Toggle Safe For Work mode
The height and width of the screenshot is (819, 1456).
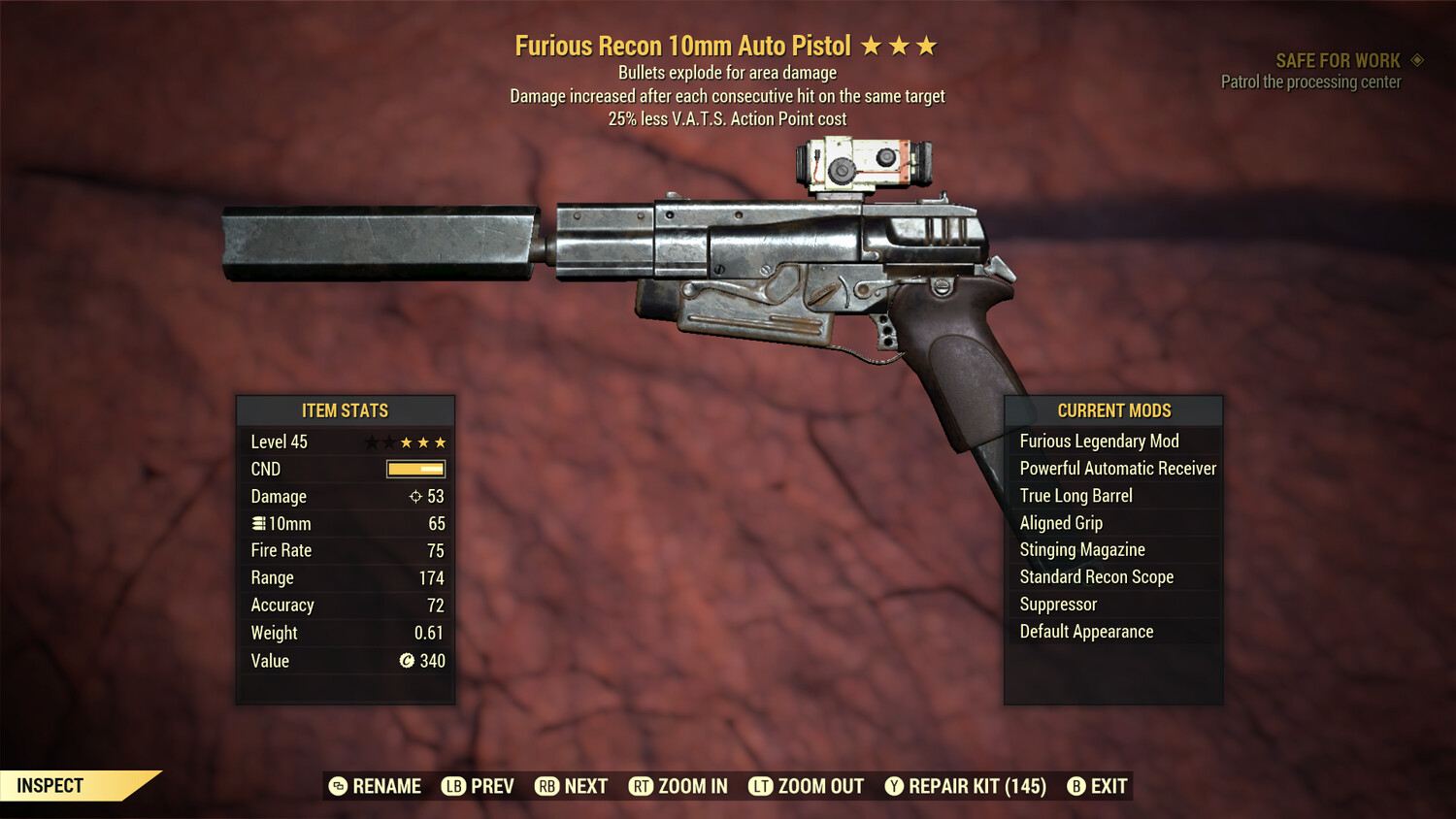tap(1335, 59)
